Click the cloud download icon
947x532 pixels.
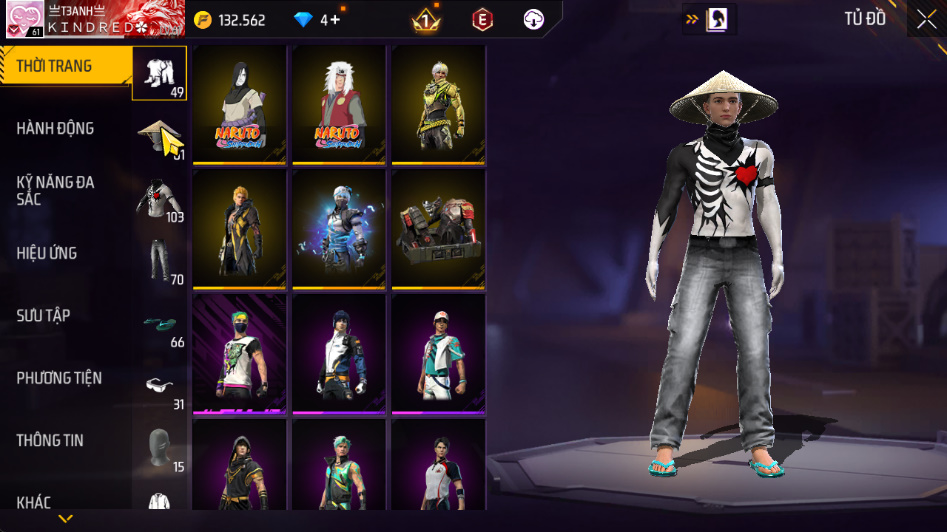[534, 20]
